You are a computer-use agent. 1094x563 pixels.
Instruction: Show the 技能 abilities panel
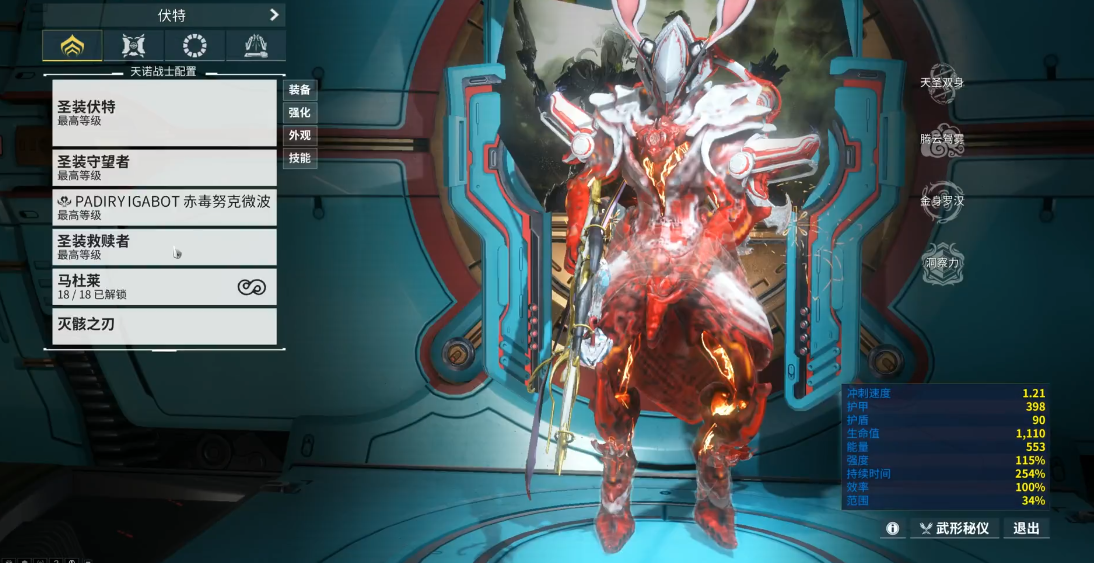click(x=300, y=158)
